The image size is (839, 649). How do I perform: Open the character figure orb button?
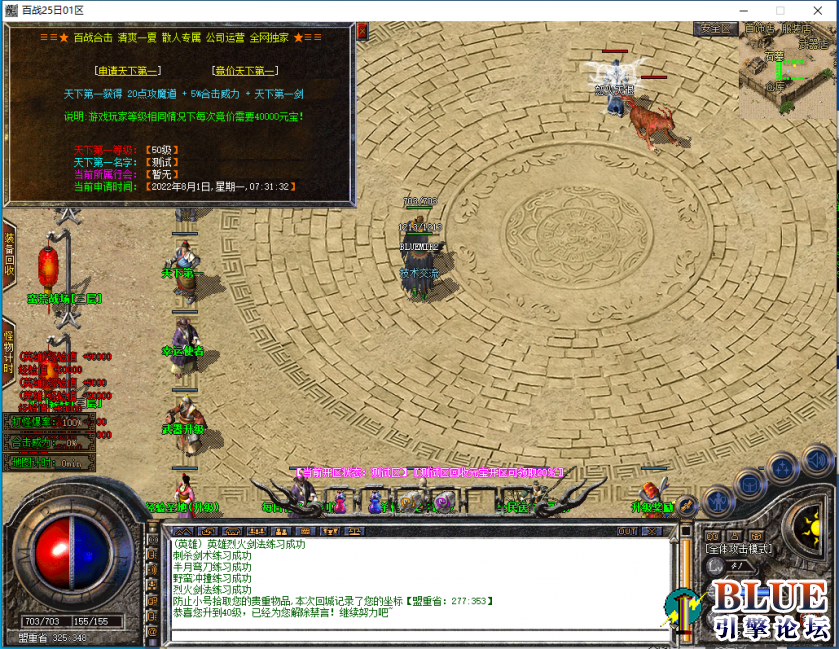tap(717, 501)
